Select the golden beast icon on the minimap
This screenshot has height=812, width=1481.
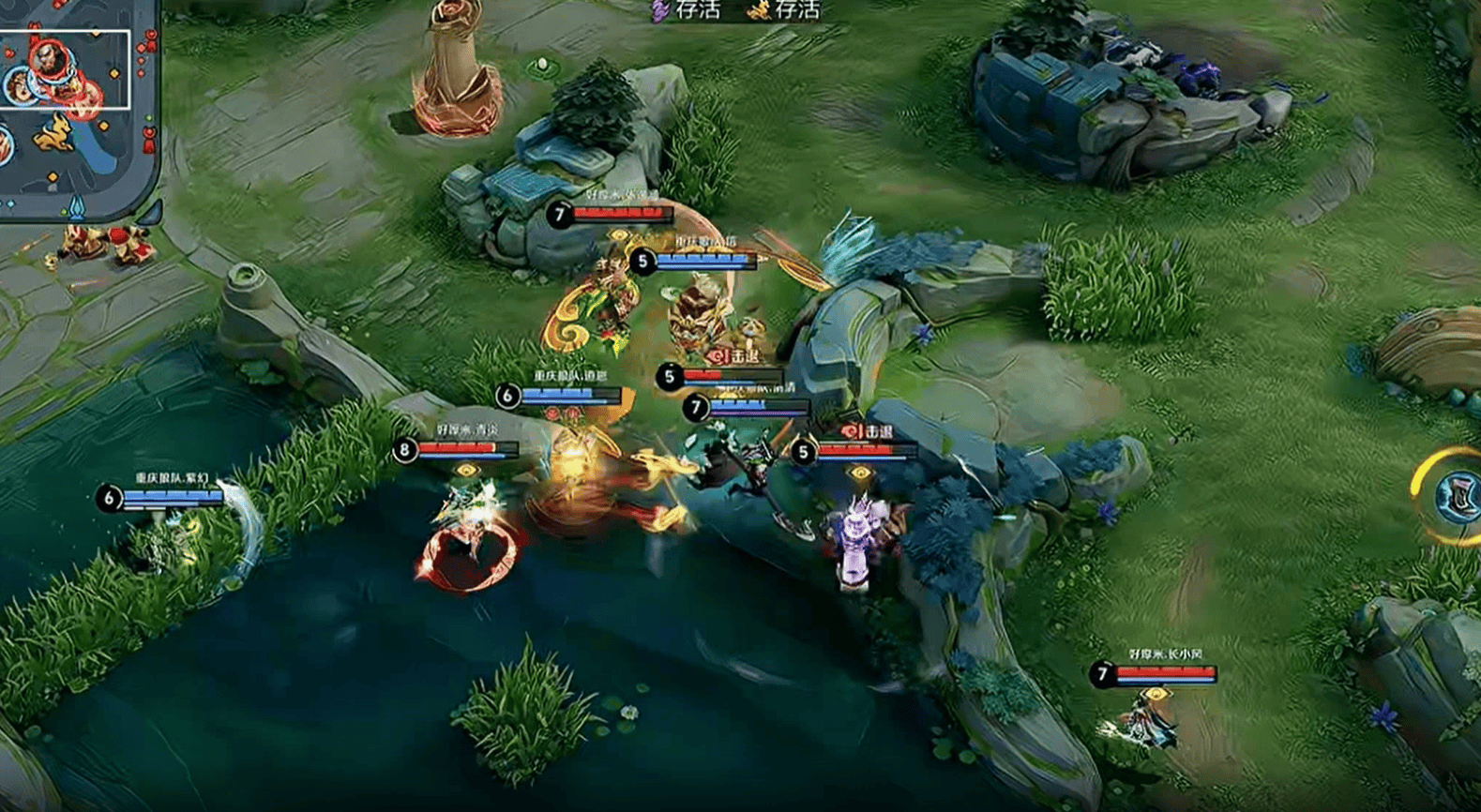tap(54, 132)
